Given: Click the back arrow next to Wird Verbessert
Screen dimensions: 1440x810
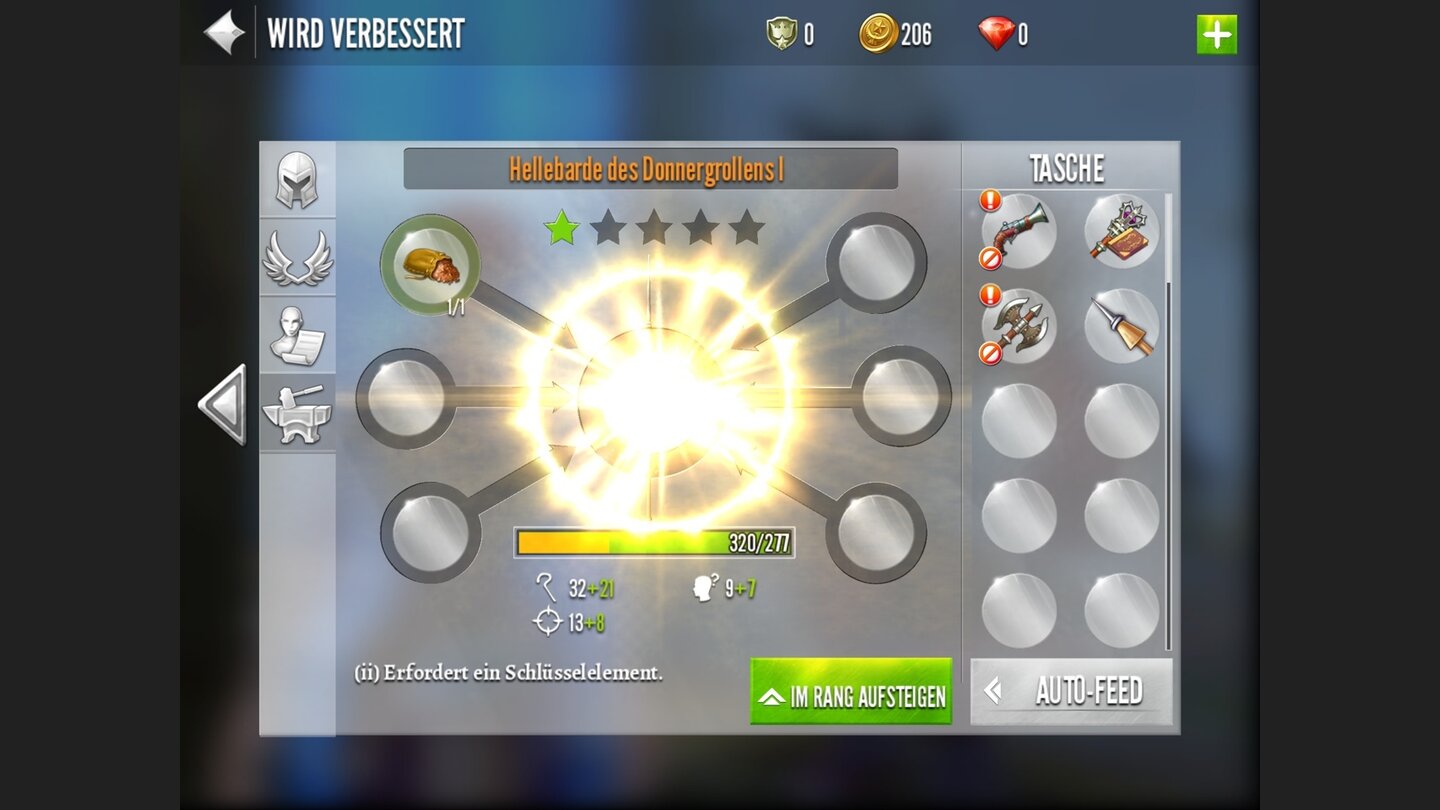Looking at the screenshot, I should point(222,33).
